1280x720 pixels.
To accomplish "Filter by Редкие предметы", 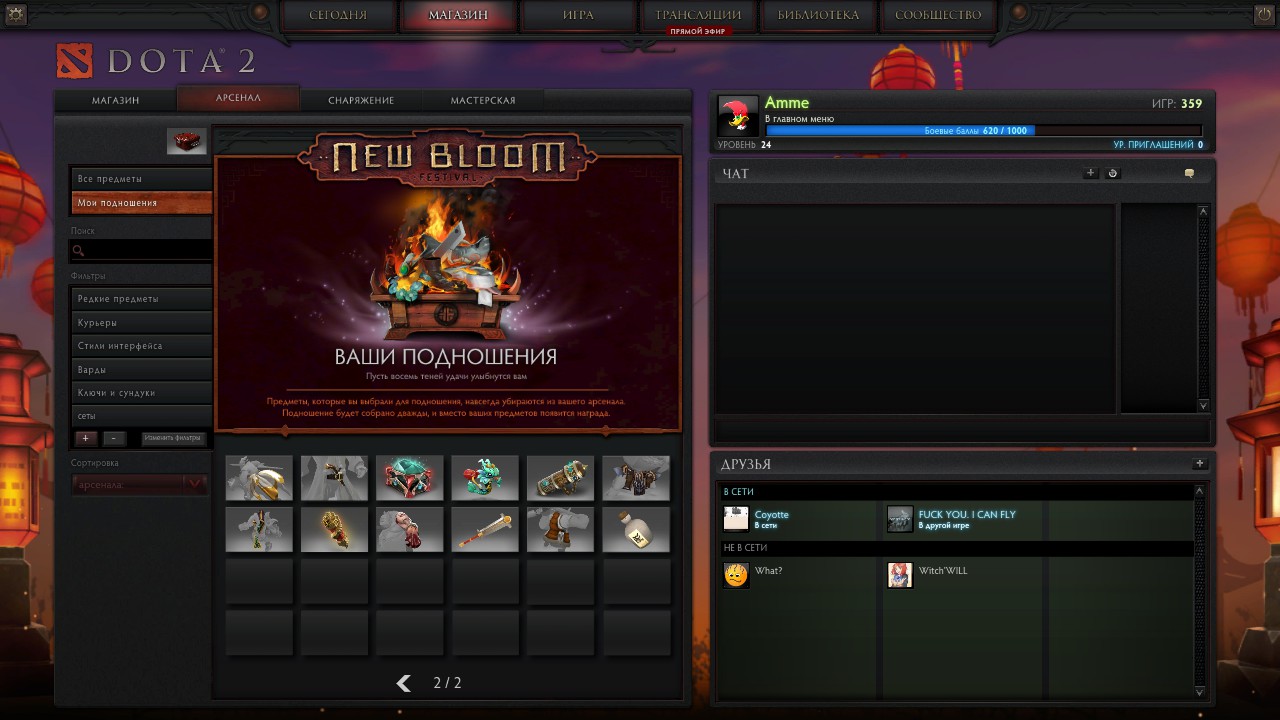I will pos(141,299).
